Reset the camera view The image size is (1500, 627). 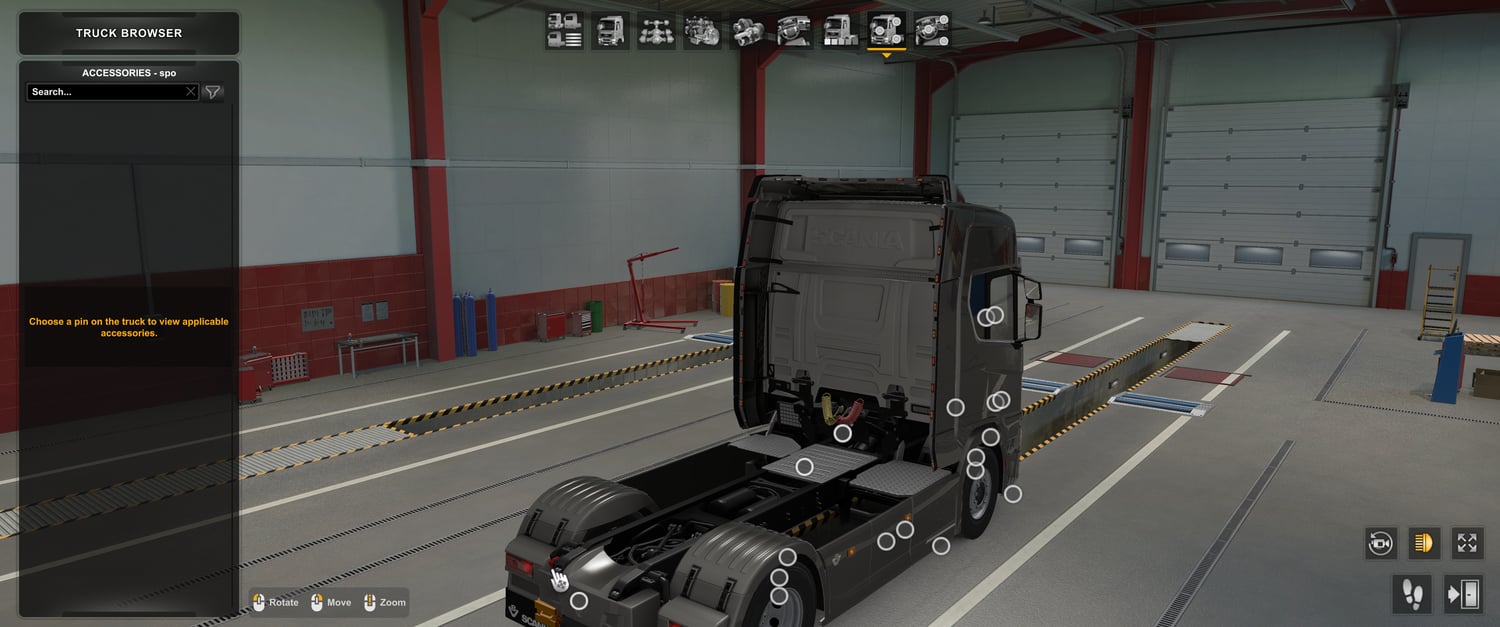pyautogui.click(x=1381, y=543)
